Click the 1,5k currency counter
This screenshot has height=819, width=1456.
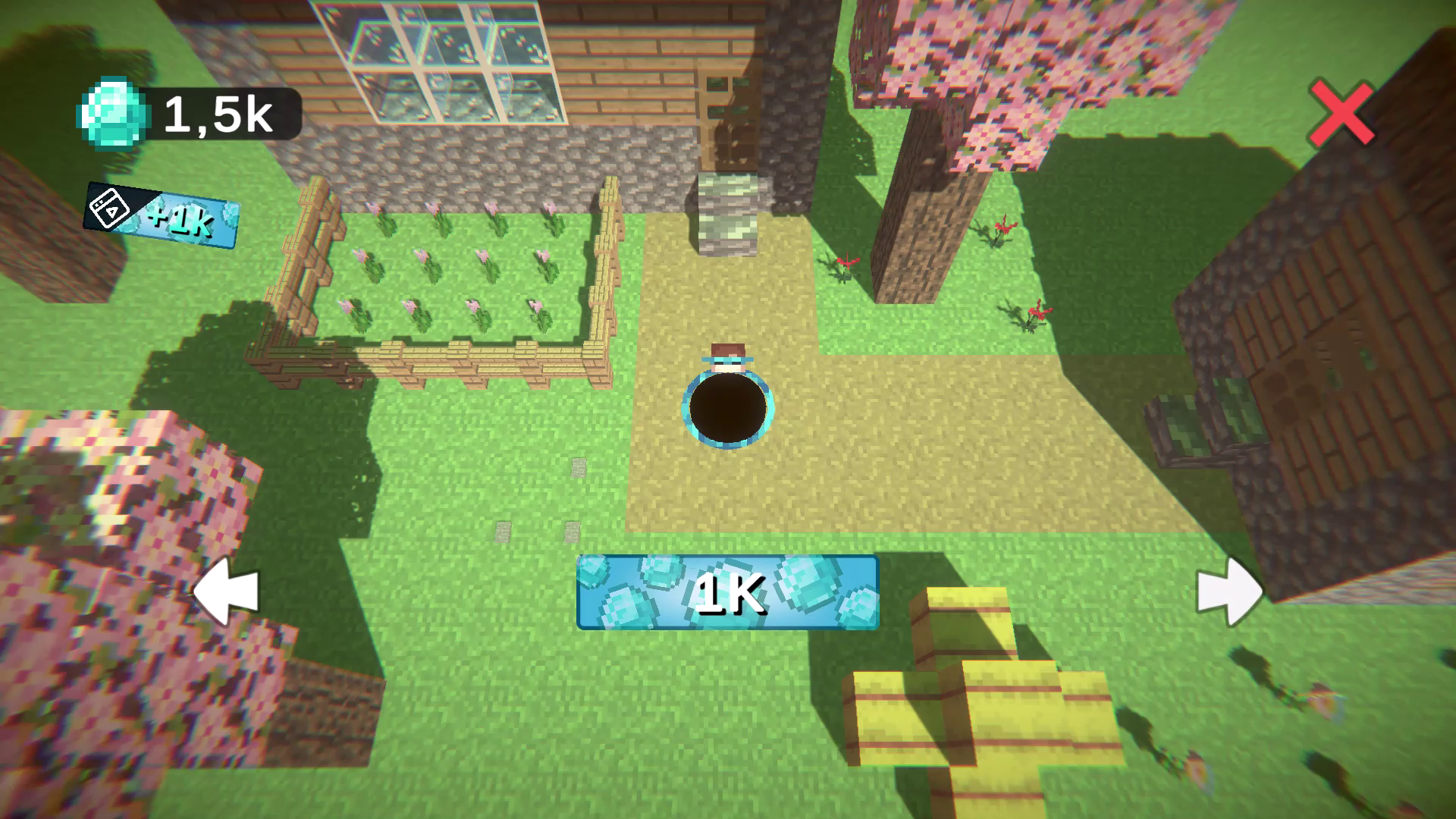(216, 114)
